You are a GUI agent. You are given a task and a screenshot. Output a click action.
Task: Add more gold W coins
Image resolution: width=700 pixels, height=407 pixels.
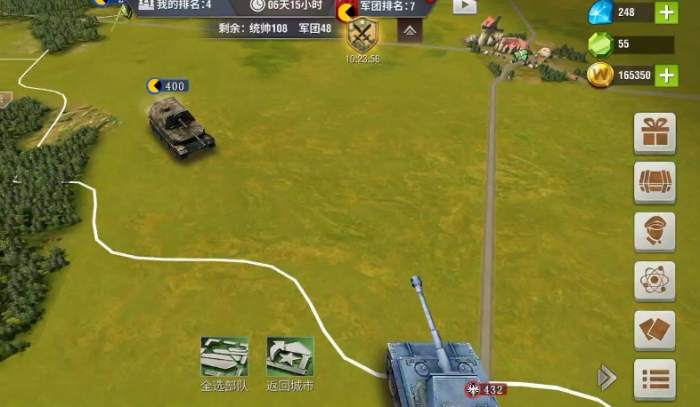(666, 75)
